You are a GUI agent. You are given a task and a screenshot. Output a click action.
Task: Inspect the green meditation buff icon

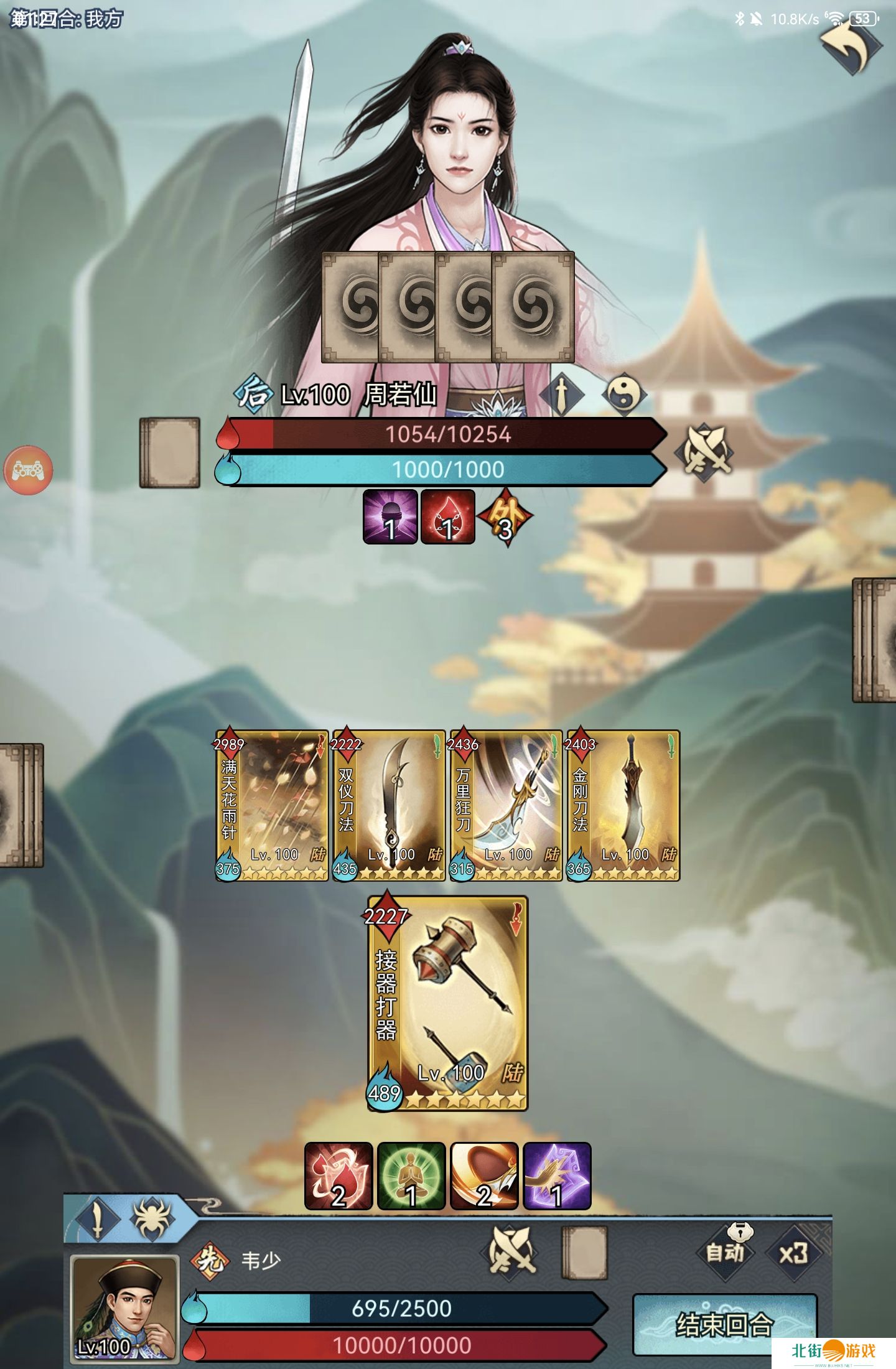411,1175
